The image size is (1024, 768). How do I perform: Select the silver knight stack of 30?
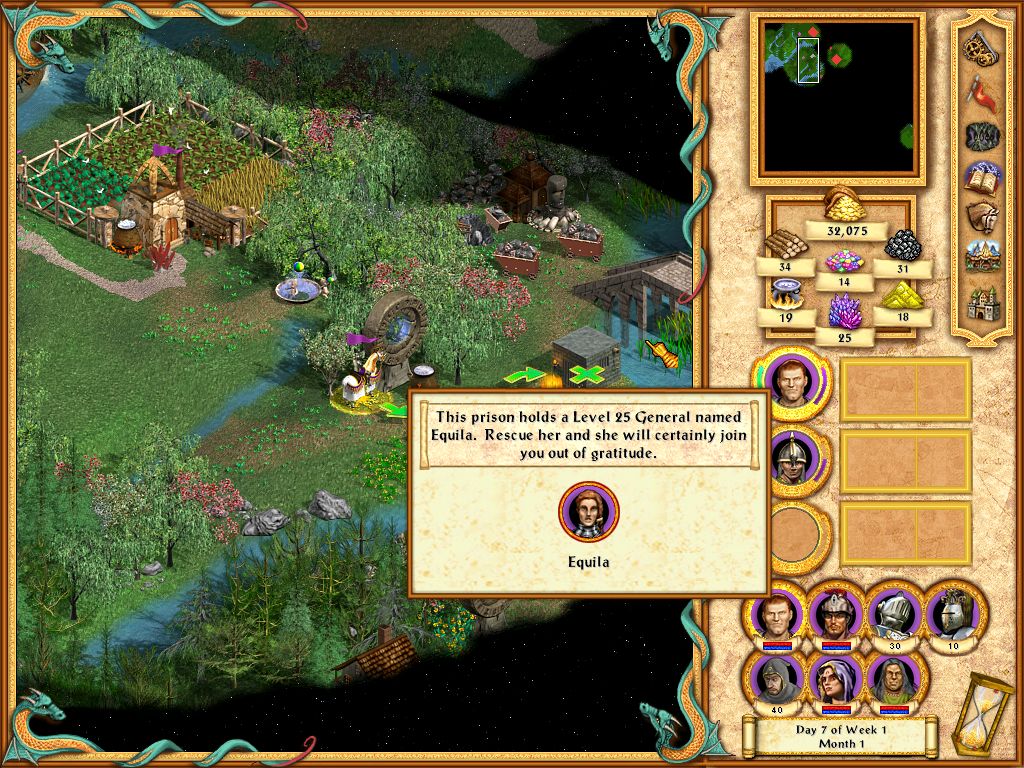[893, 612]
